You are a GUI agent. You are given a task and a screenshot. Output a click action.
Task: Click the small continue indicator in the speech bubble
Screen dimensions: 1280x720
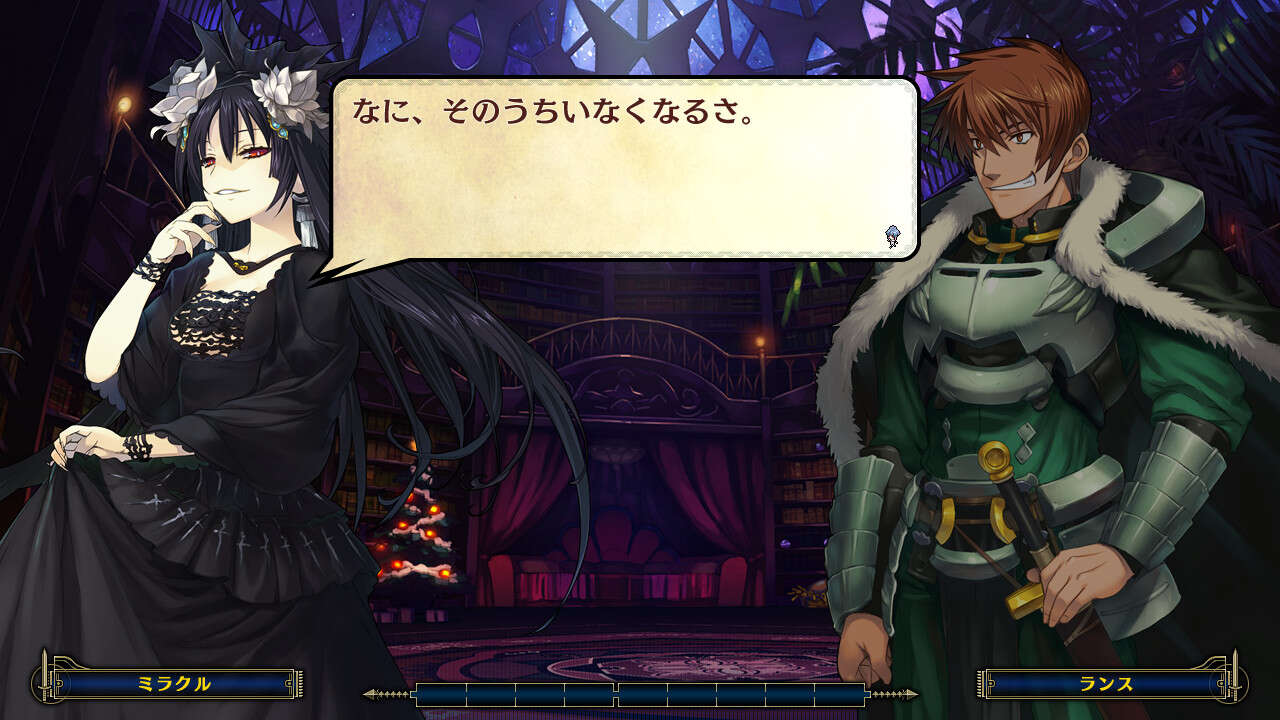892,237
